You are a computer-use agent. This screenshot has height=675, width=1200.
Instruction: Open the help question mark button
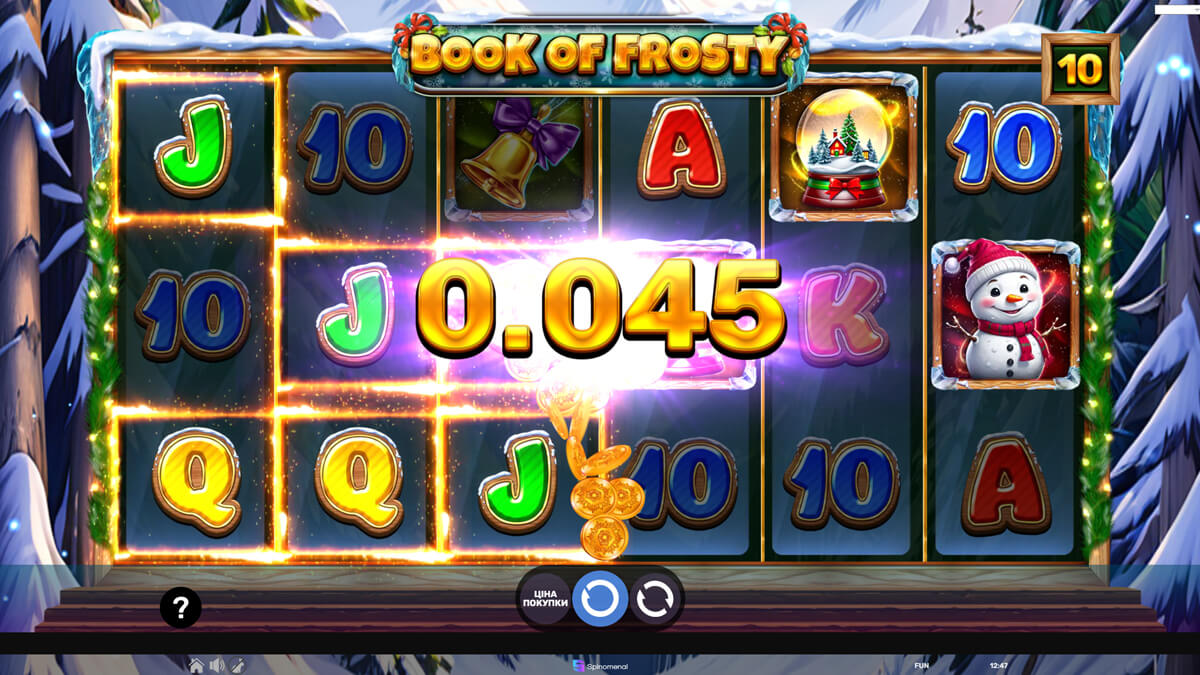click(x=180, y=607)
